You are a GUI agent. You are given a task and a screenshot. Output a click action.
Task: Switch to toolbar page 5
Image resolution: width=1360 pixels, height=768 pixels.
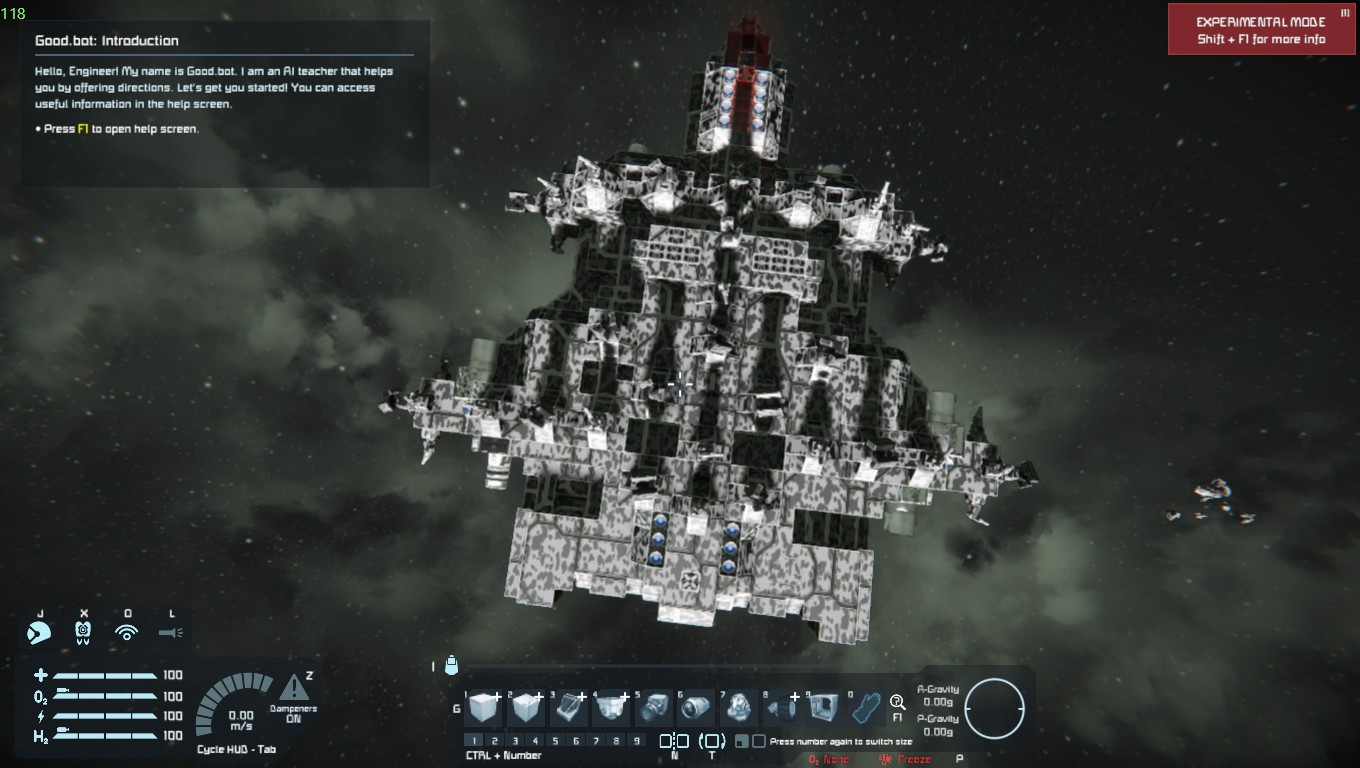tap(555, 741)
